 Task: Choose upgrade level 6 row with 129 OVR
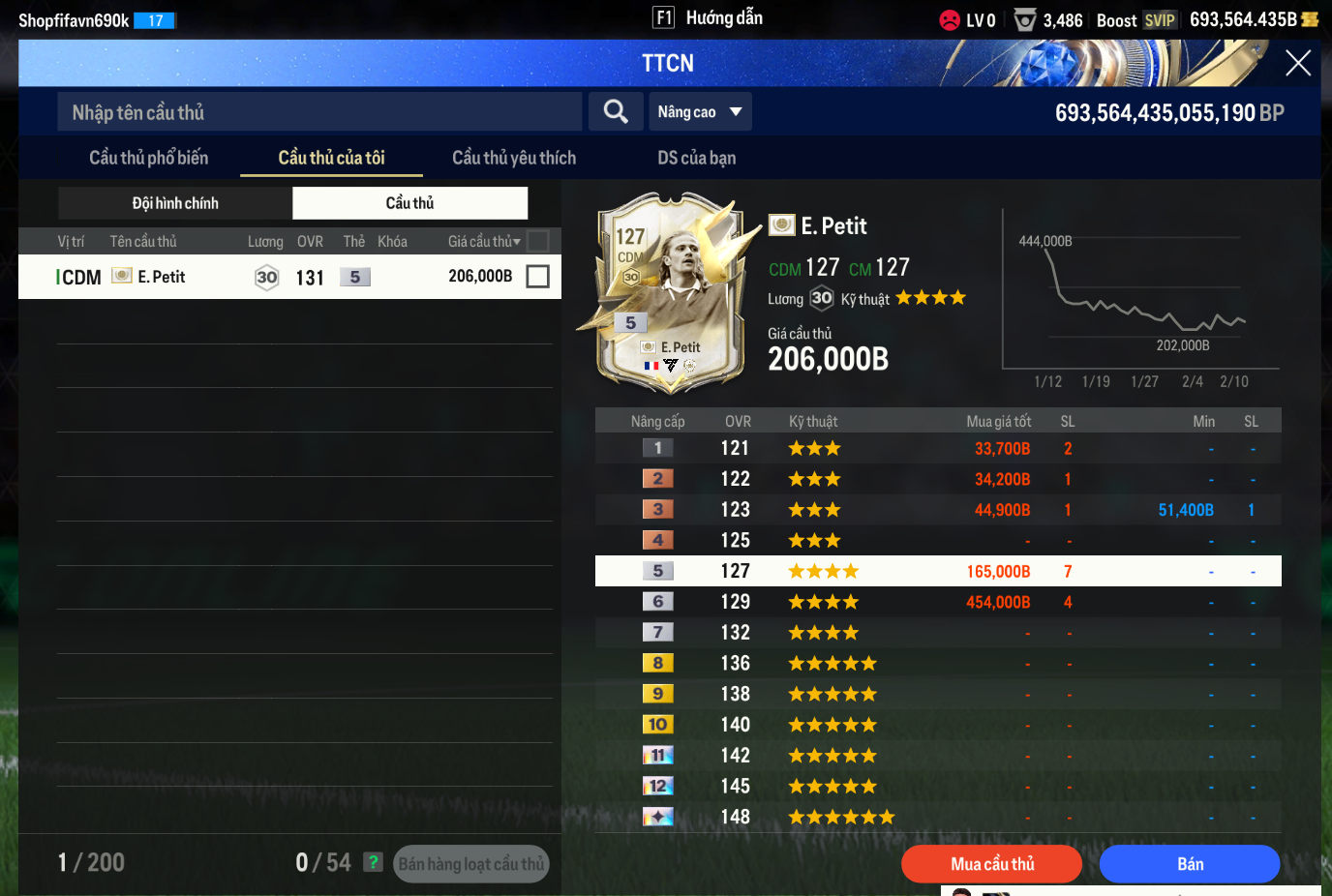pos(937,602)
